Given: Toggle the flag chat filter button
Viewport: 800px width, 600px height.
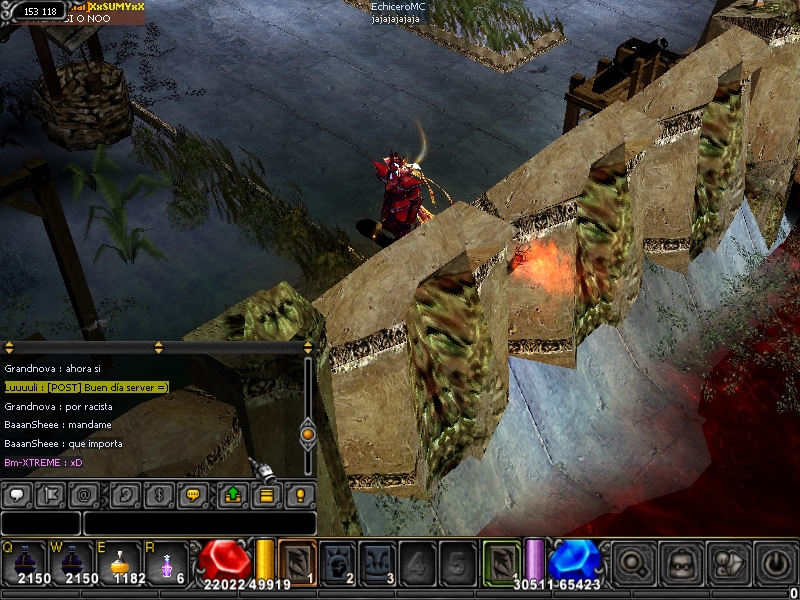Looking at the screenshot, I should pyautogui.click(x=52, y=494).
